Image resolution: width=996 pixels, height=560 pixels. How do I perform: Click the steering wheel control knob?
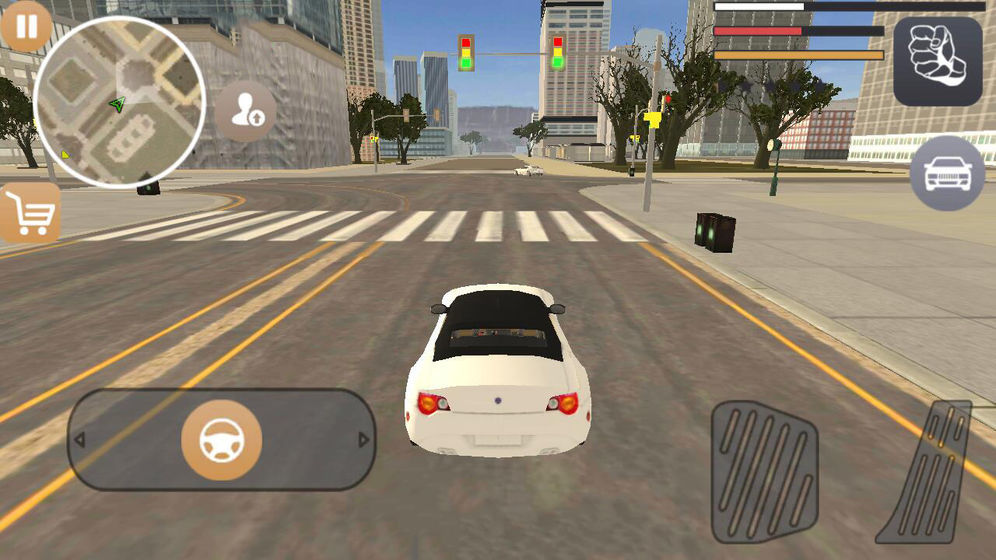click(221, 440)
